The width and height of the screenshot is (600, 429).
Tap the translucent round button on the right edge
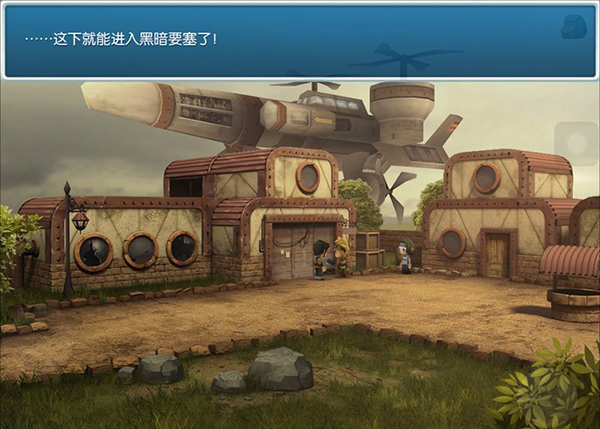[576, 144]
